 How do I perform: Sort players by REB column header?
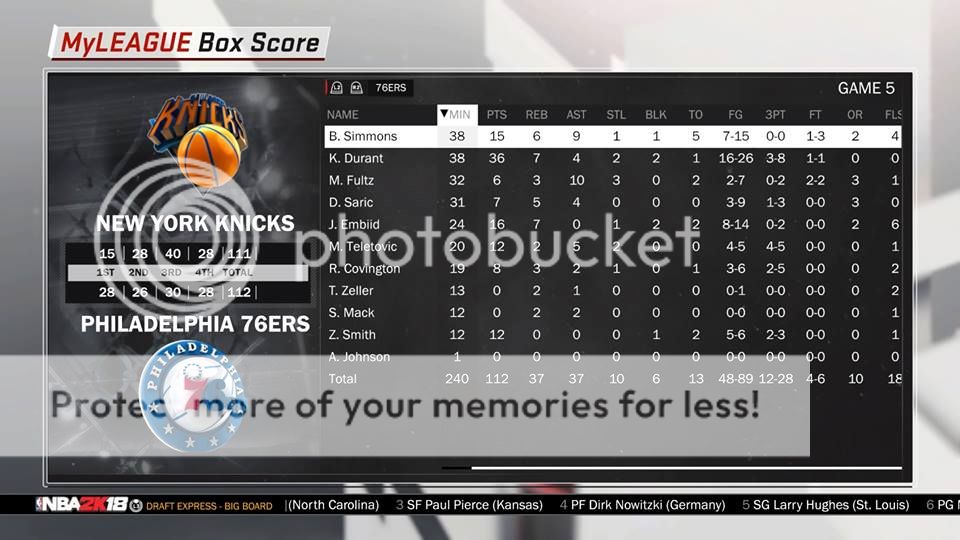536,115
